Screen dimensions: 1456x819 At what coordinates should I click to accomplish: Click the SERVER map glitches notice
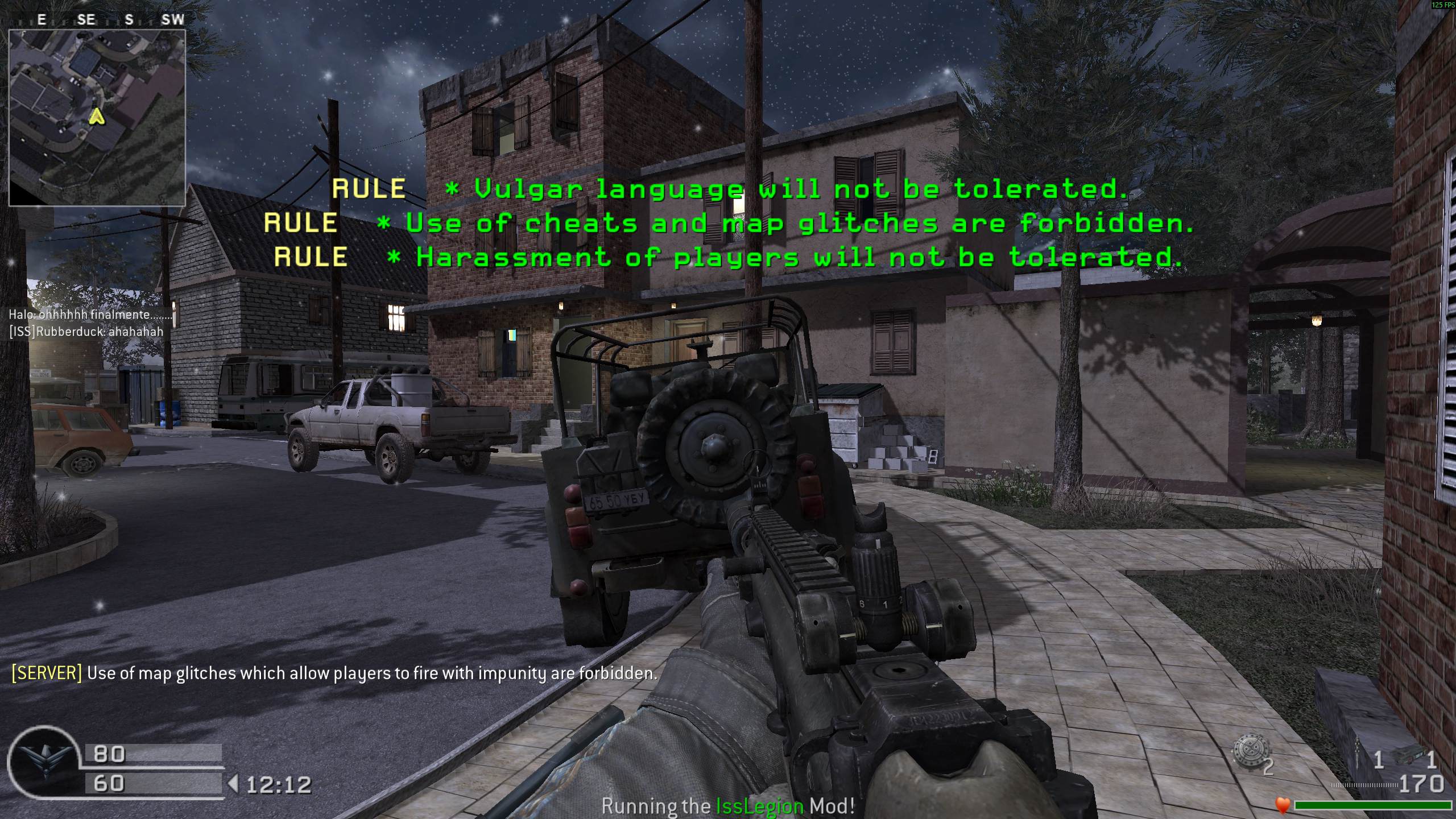[x=334, y=673]
